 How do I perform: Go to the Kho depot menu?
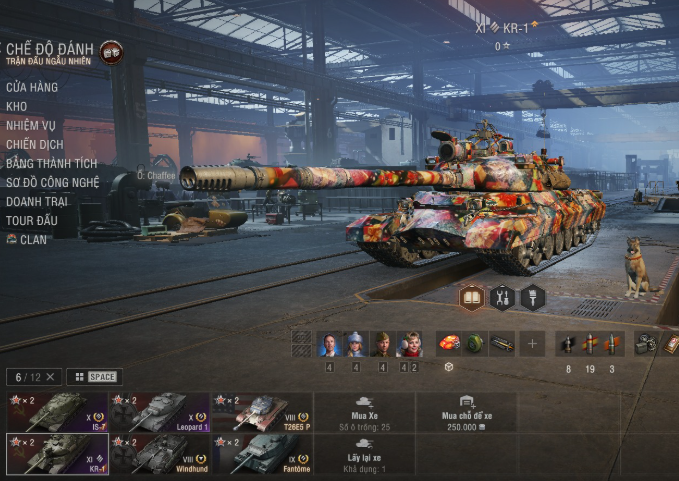click(17, 106)
